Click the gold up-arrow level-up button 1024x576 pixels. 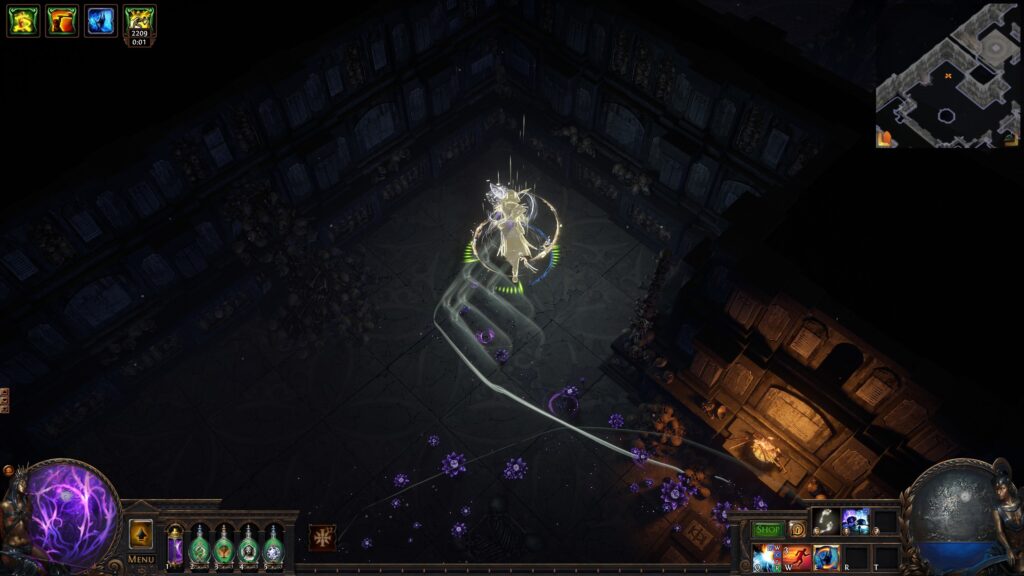(141, 533)
